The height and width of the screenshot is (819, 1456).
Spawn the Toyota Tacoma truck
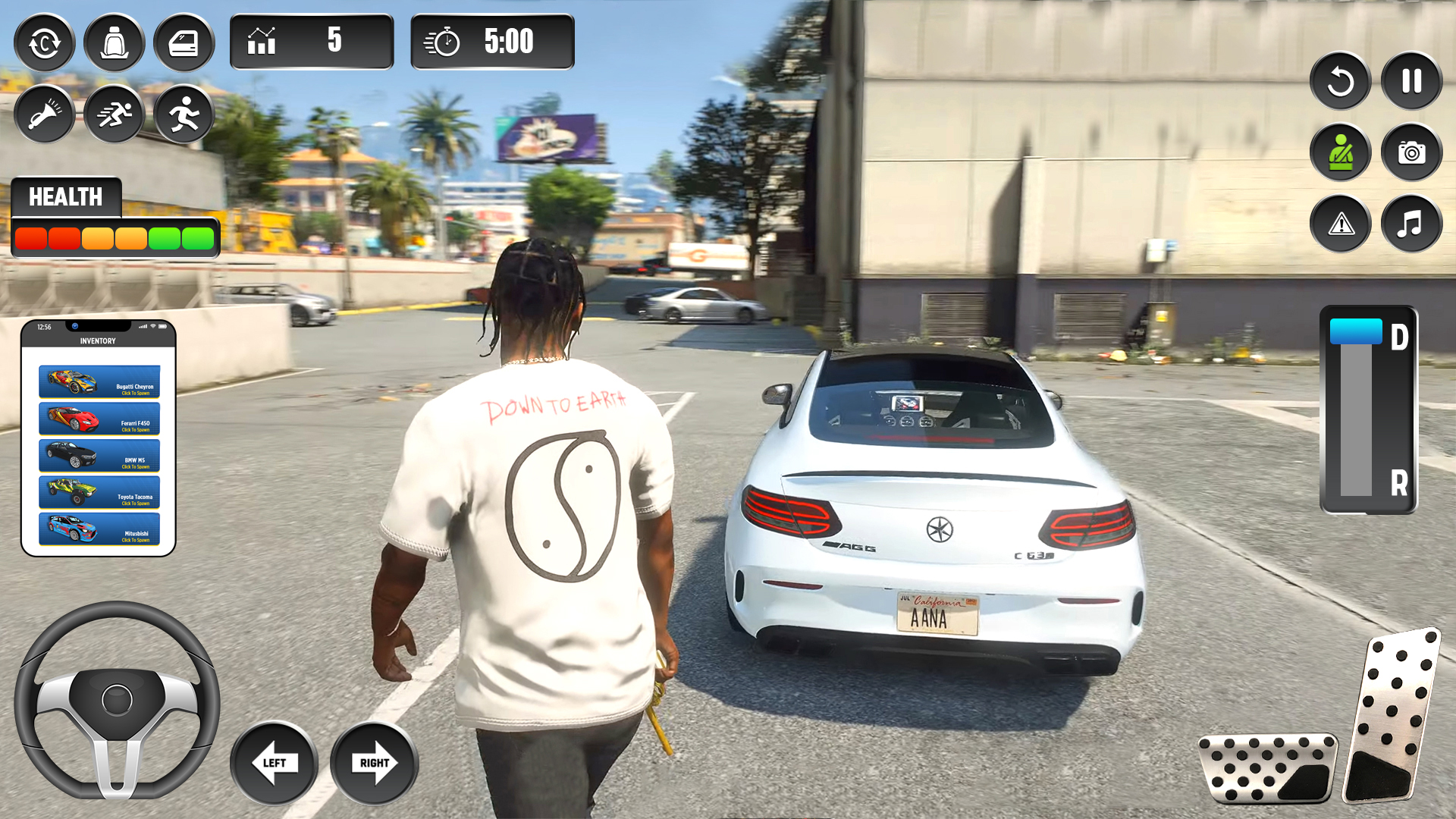tap(99, 492)
